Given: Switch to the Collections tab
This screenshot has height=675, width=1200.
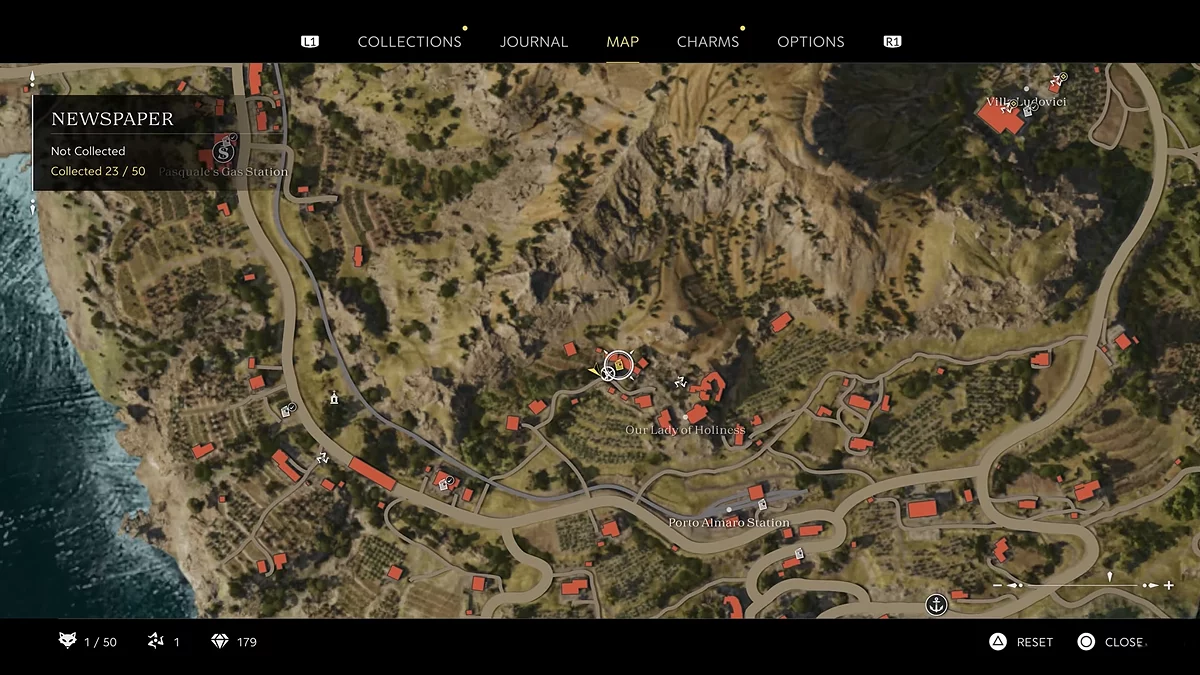Looking at the screenshot, I should tap(409, 42).
